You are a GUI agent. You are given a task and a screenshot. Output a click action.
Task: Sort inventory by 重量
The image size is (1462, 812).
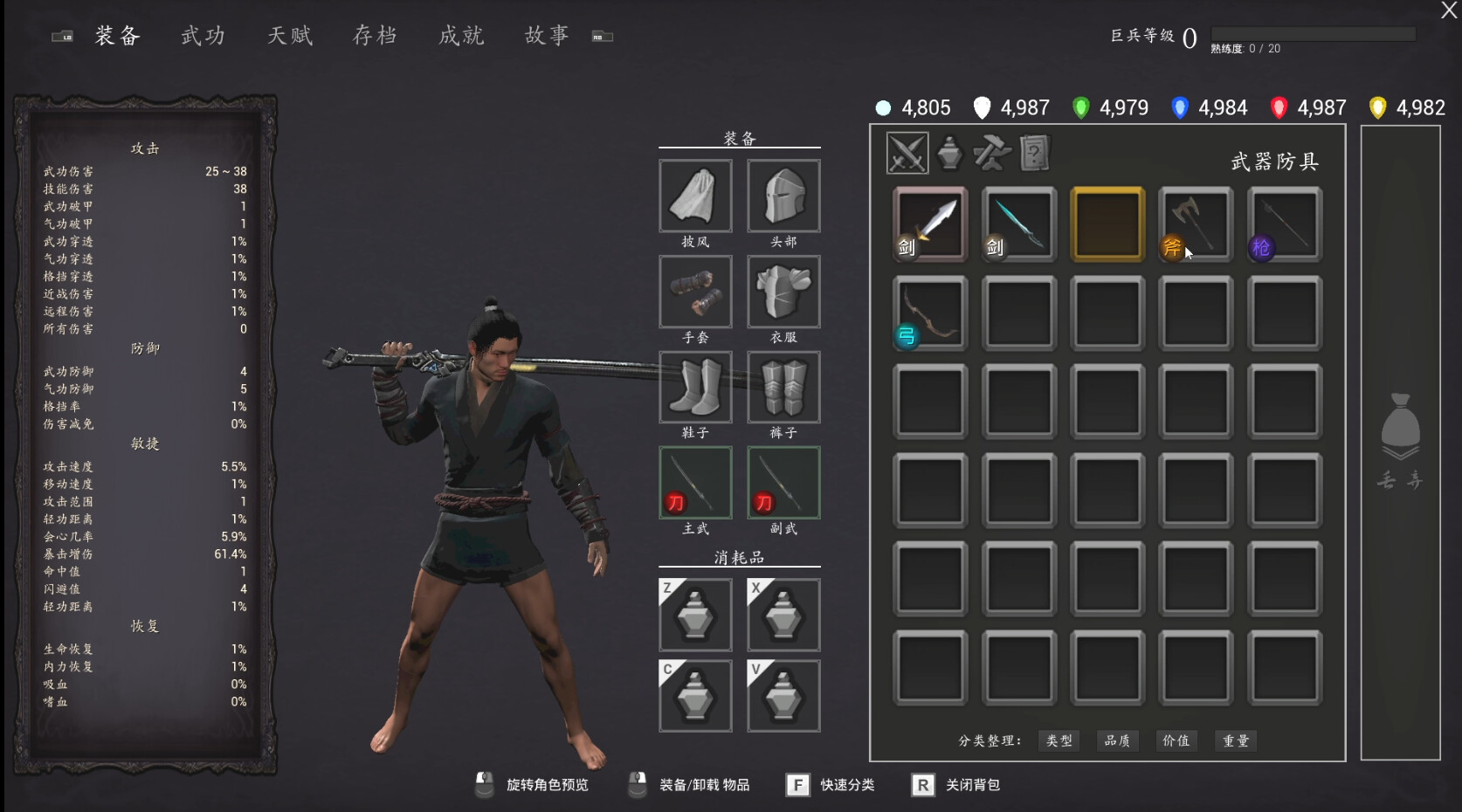pos(1235,740)
